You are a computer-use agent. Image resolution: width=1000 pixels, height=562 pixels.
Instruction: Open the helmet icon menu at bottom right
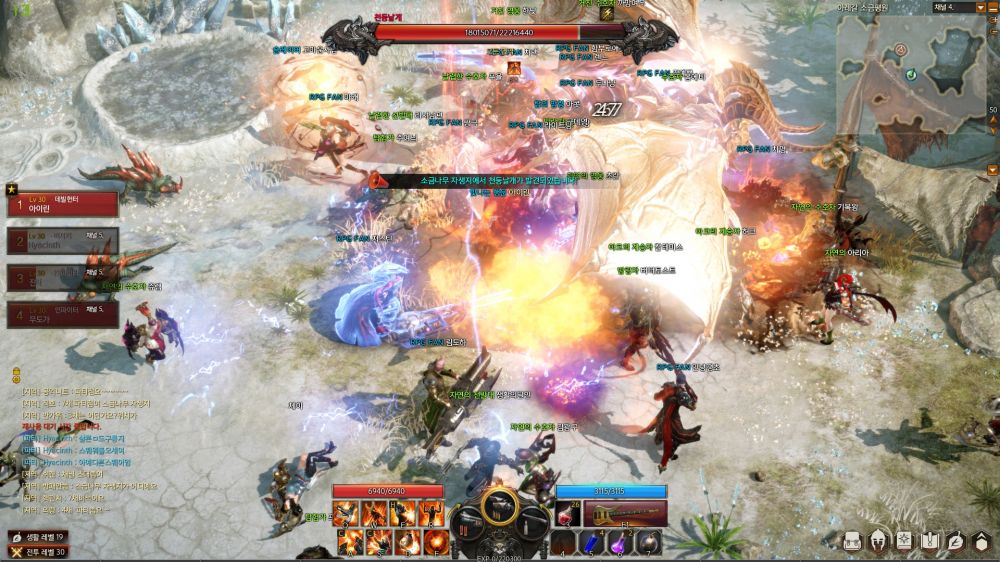point(878,541)
